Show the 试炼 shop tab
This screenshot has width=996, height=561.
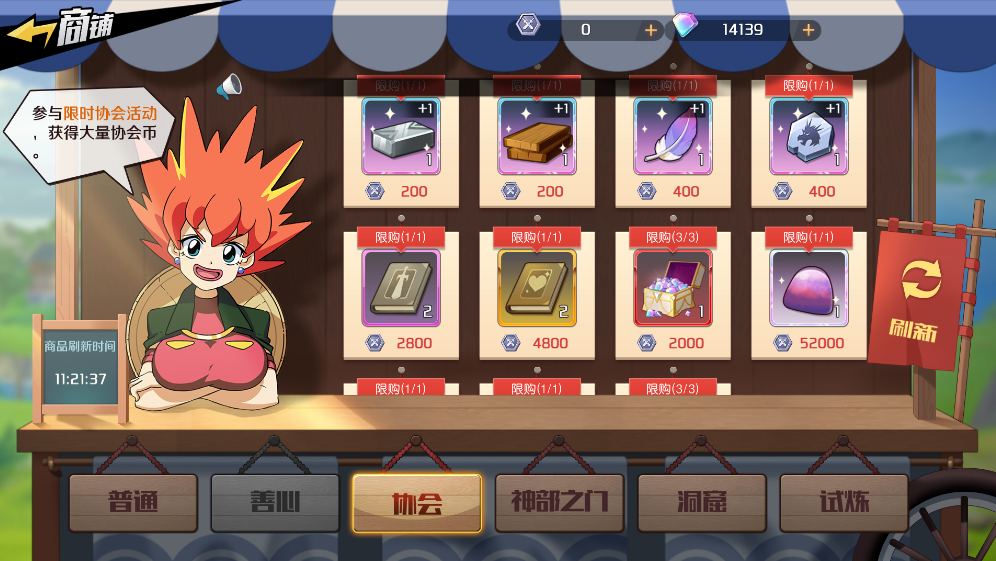[x=843, y=502]
